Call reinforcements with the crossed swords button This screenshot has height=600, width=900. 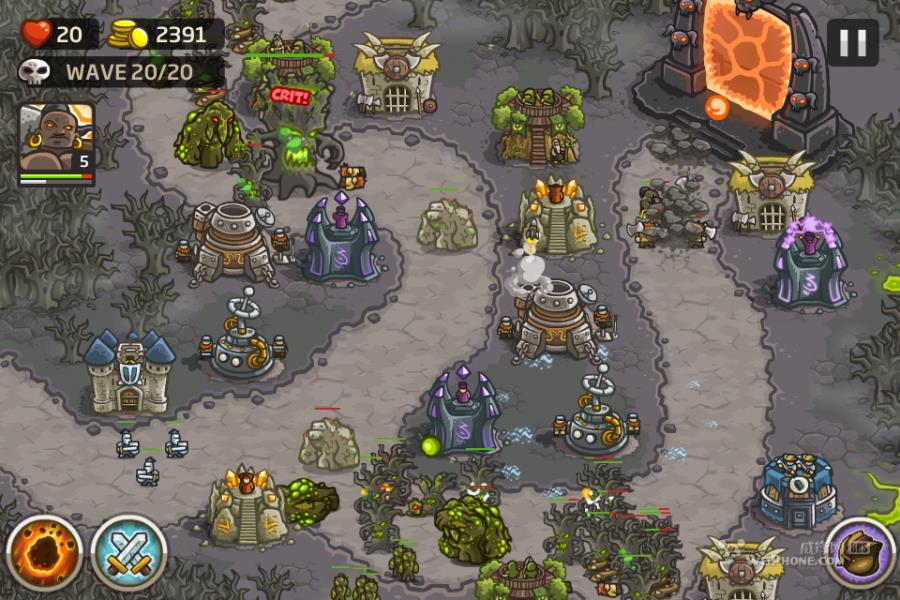click(x=129, y=553)
